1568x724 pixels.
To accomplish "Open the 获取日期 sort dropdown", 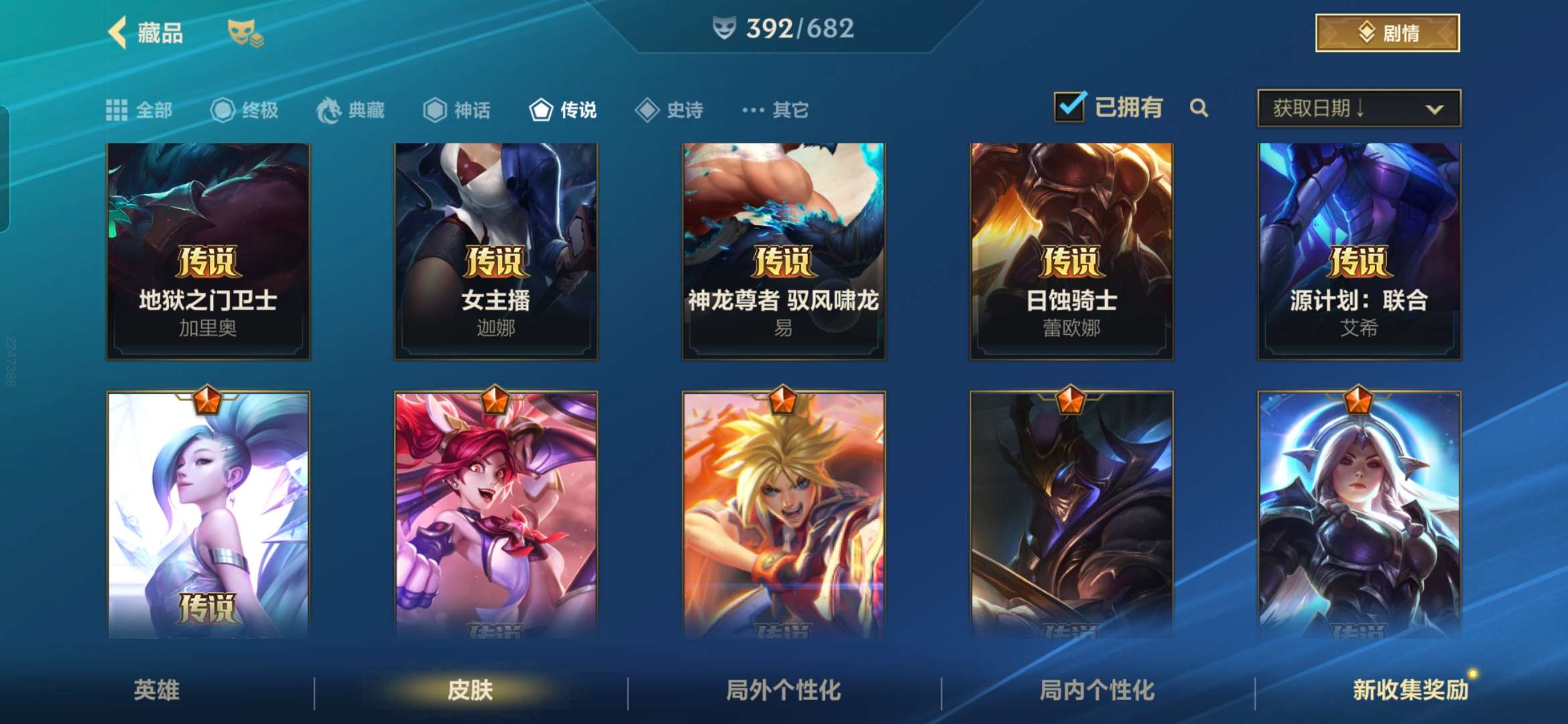I will [x=1359, y=108].
